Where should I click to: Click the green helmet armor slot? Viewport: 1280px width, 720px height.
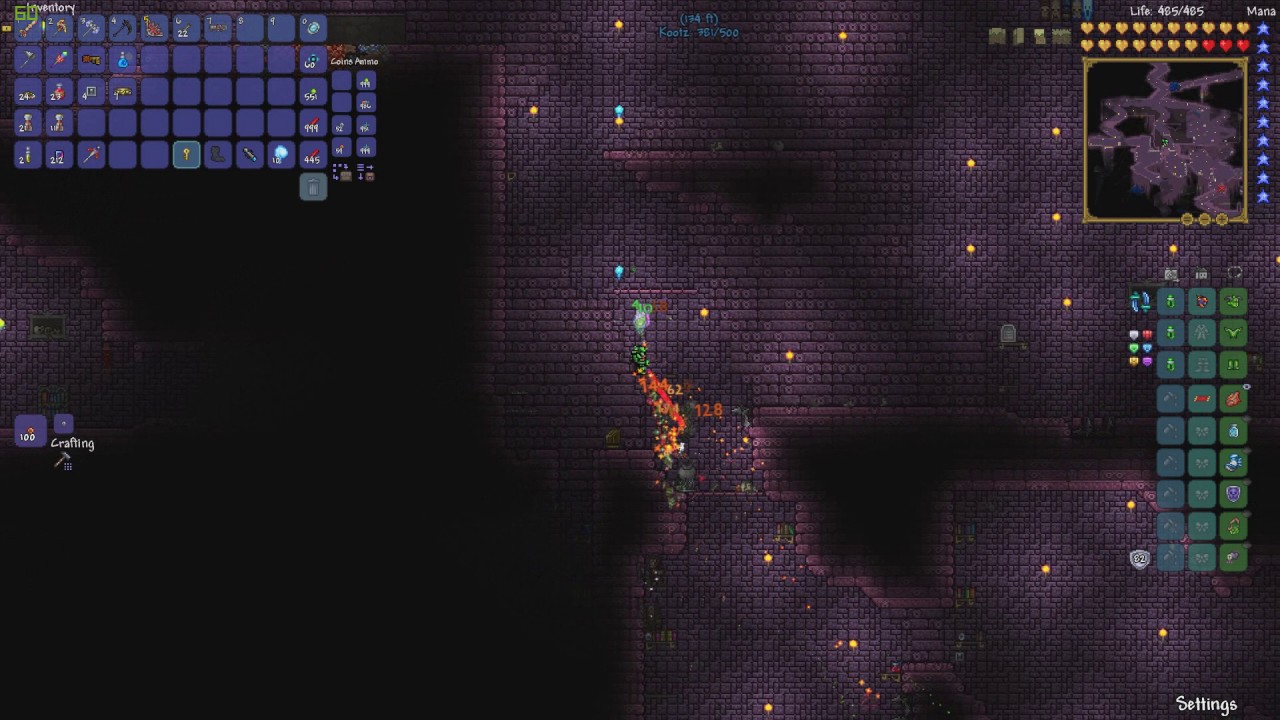(x=1233, y=301)
